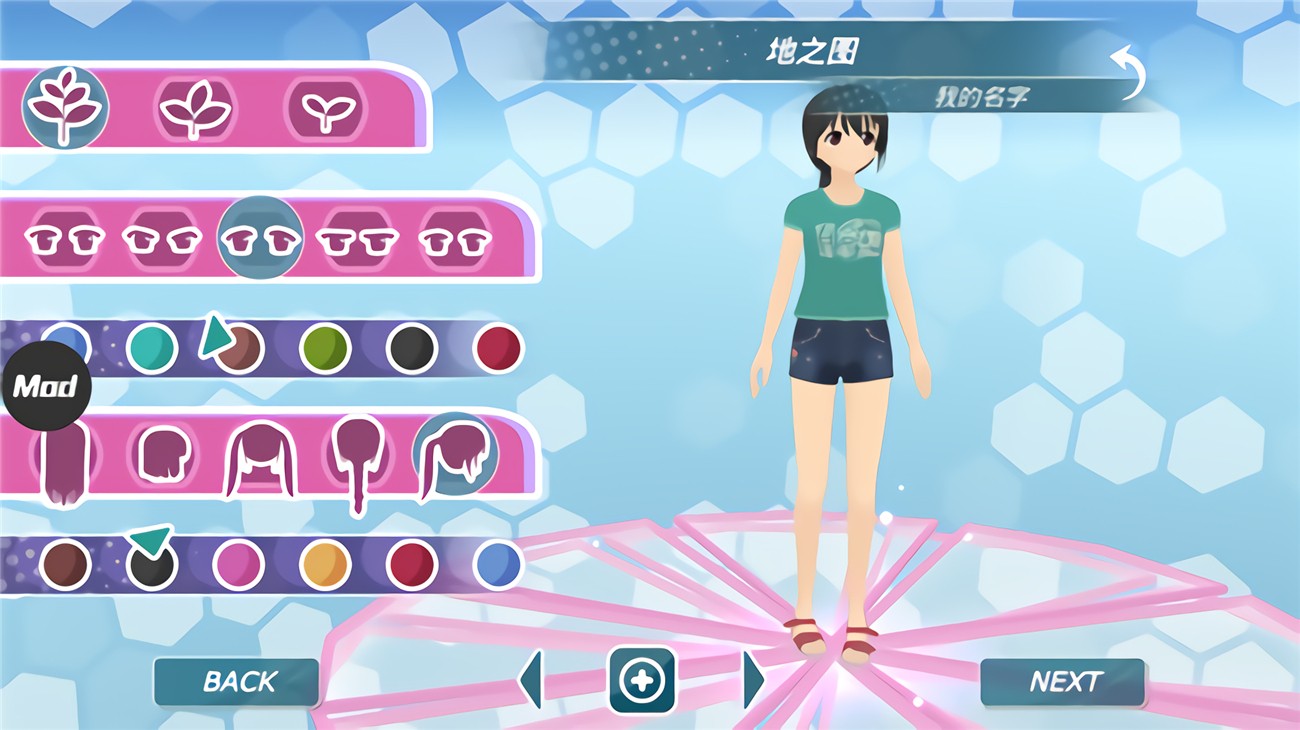Pick the teal eye color

(152, 348)
